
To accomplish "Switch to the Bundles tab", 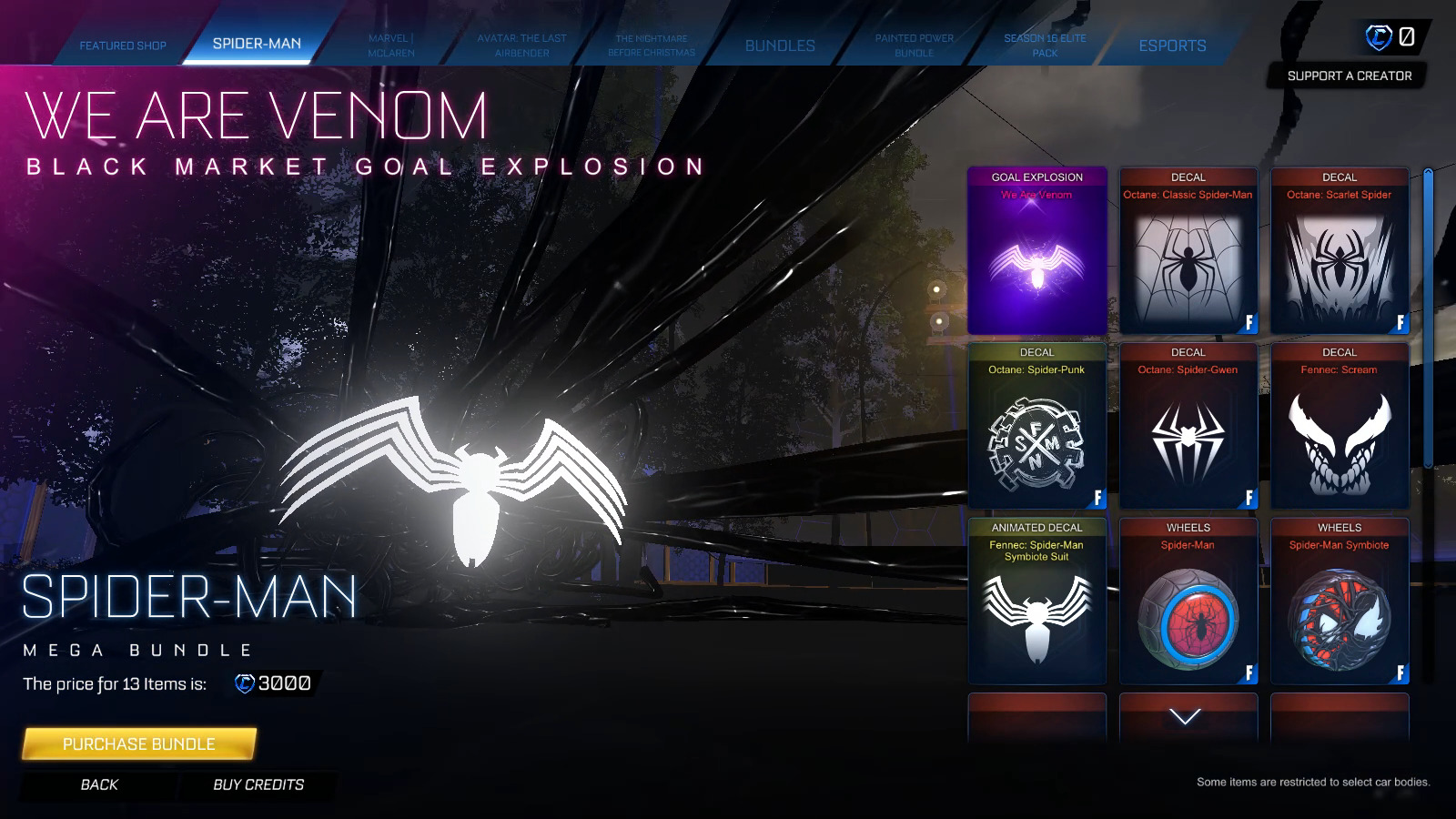I will tap(780, 45).
